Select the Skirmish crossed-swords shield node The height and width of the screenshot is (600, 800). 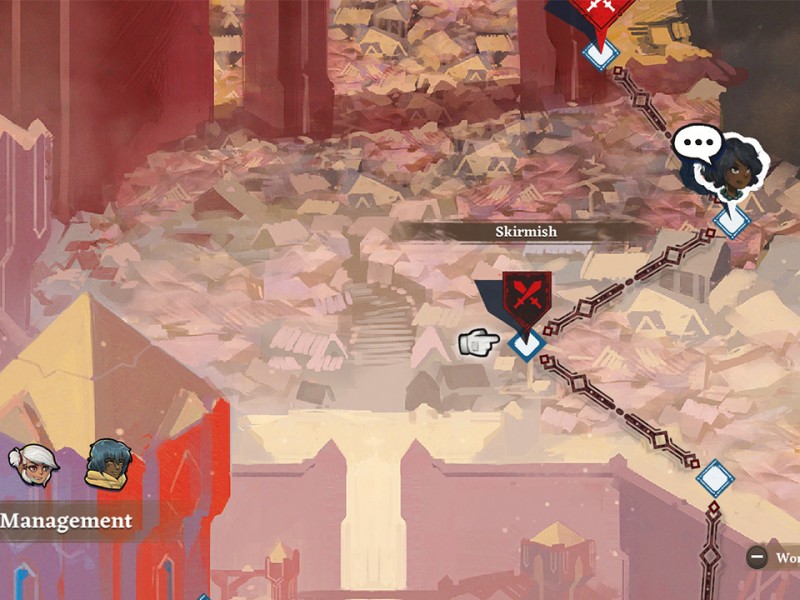click(x=526, y=296)
